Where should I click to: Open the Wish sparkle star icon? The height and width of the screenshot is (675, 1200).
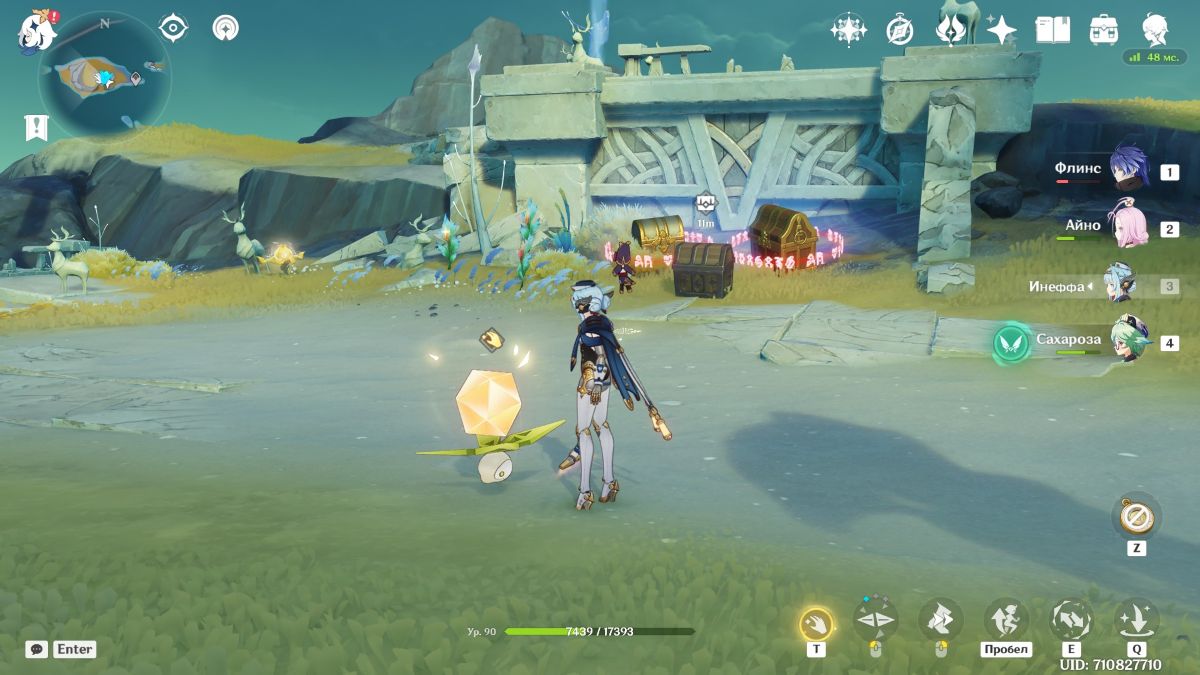tap(1001, 29)
